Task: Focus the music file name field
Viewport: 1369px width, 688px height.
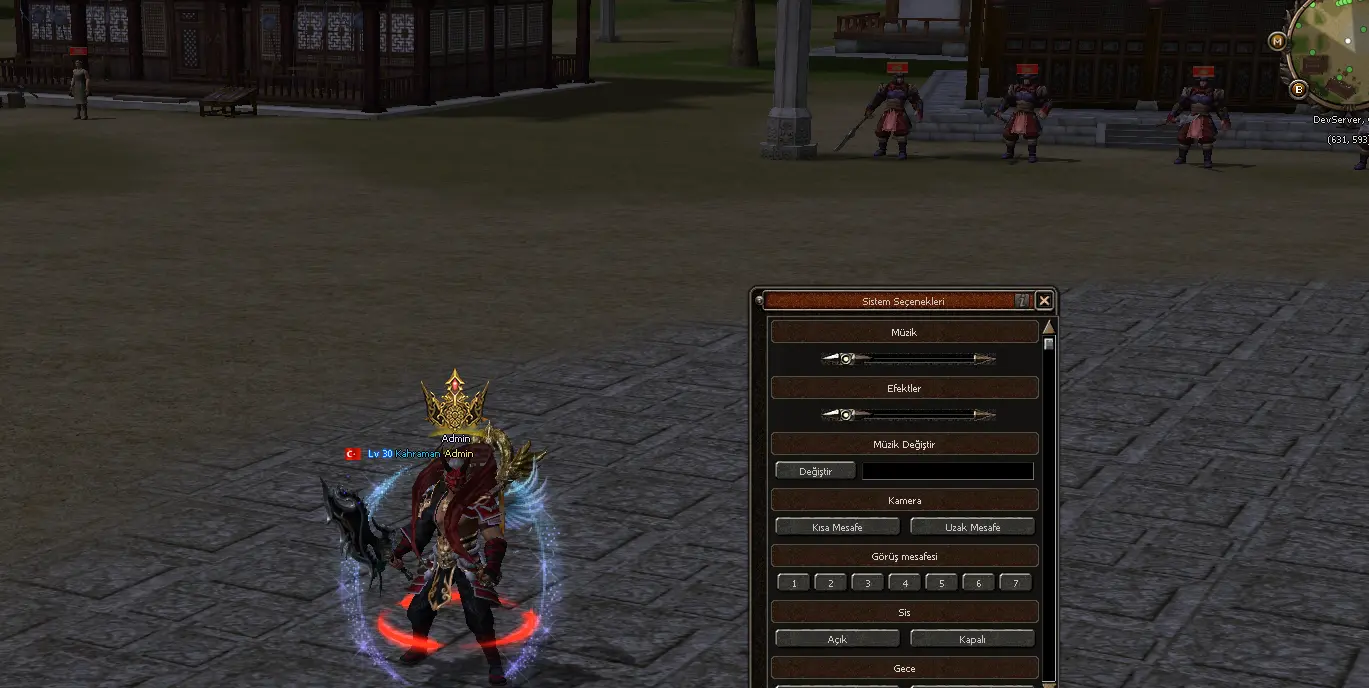Action: click(947, 471)
